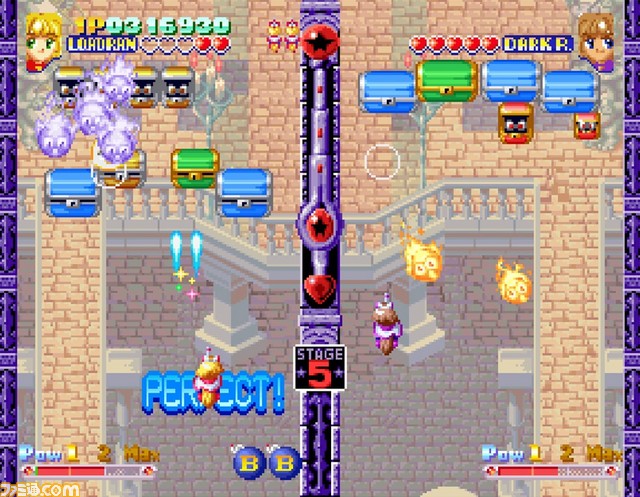Select the Load Ran player portrait
This screenshot has height=497, width=640.
point(44,42)
